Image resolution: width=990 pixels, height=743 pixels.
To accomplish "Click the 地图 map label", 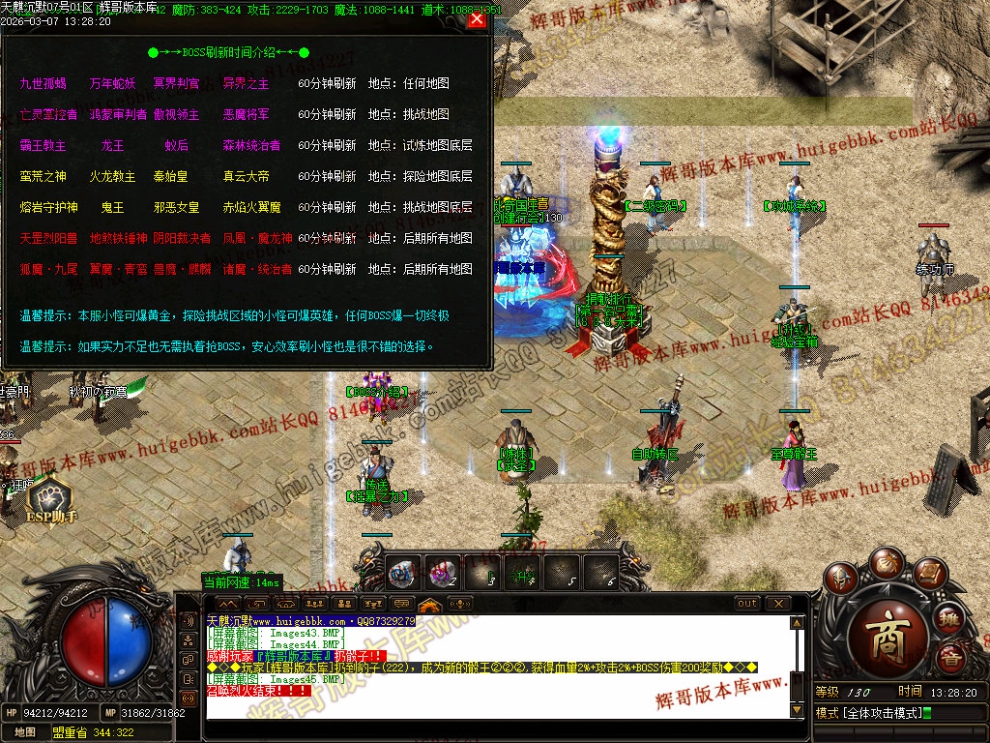I will click(26, 732).
